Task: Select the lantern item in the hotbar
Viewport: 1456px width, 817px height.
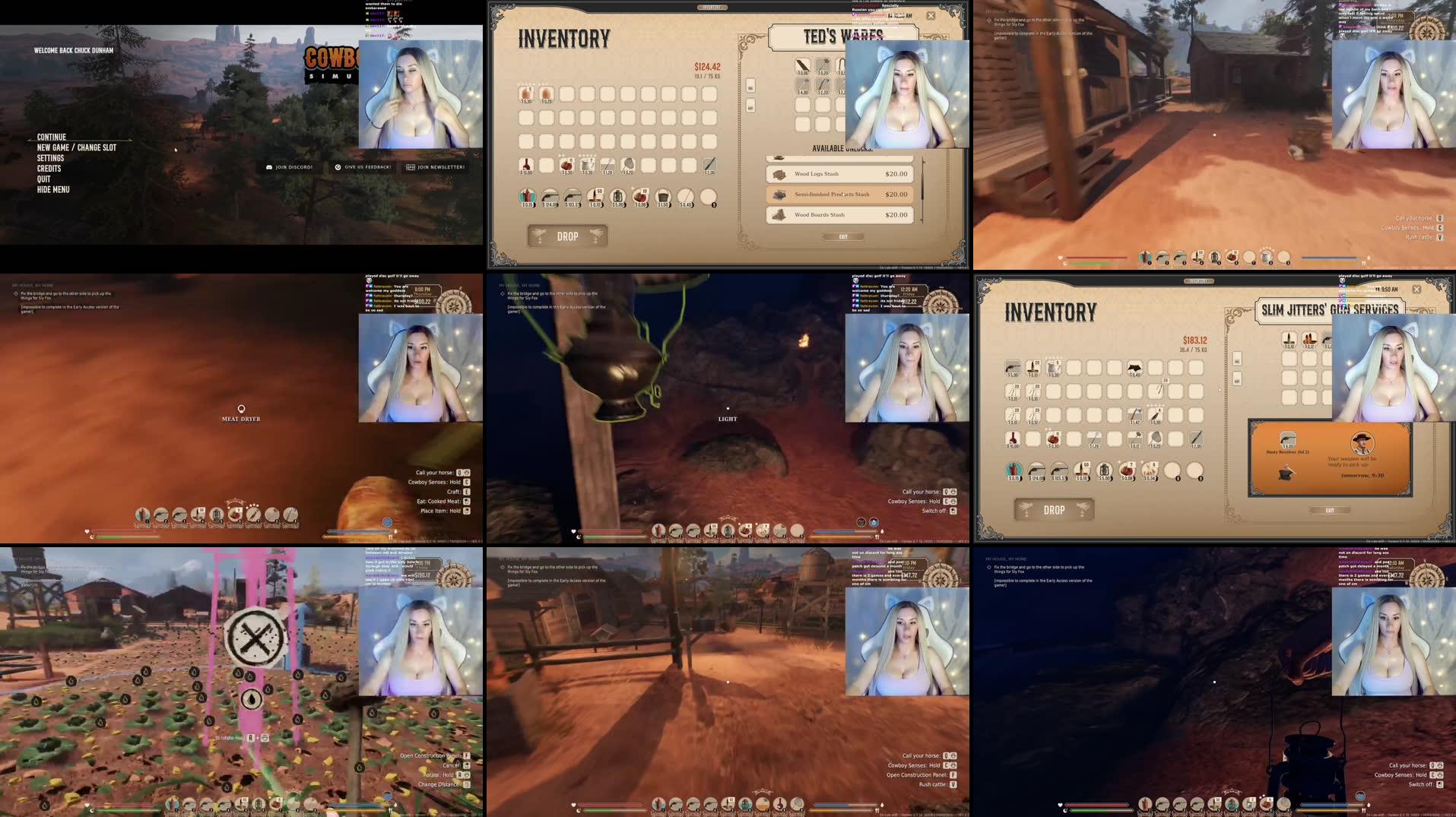Action: [617, 196]
